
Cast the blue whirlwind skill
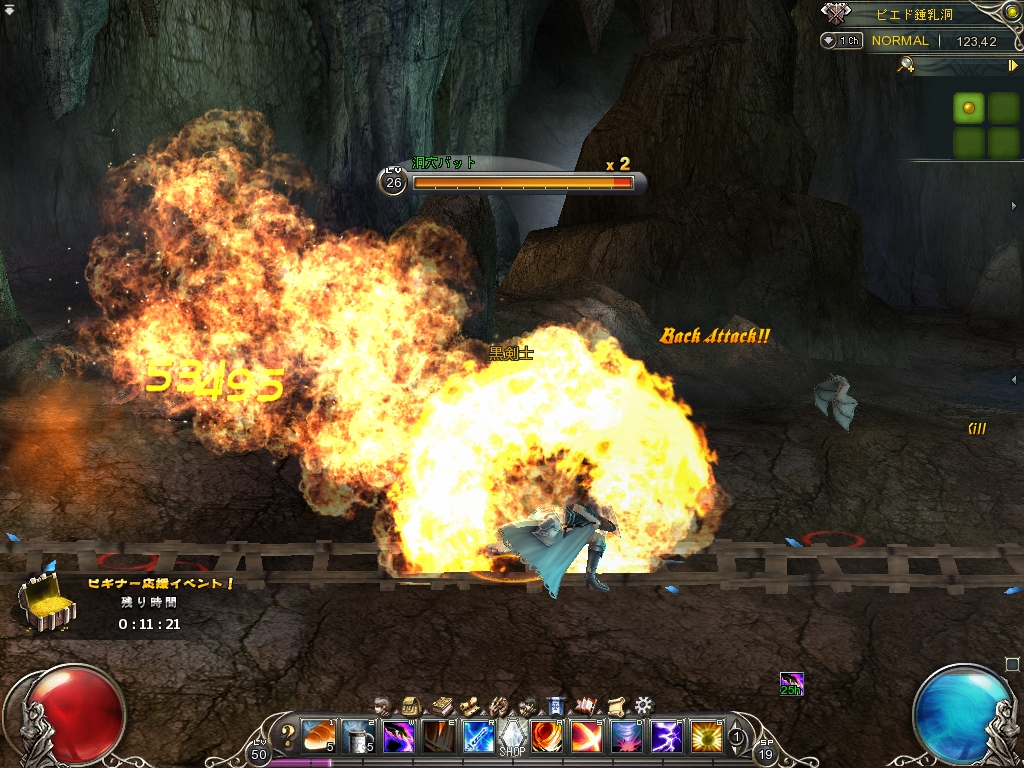[x=626, y=737]
